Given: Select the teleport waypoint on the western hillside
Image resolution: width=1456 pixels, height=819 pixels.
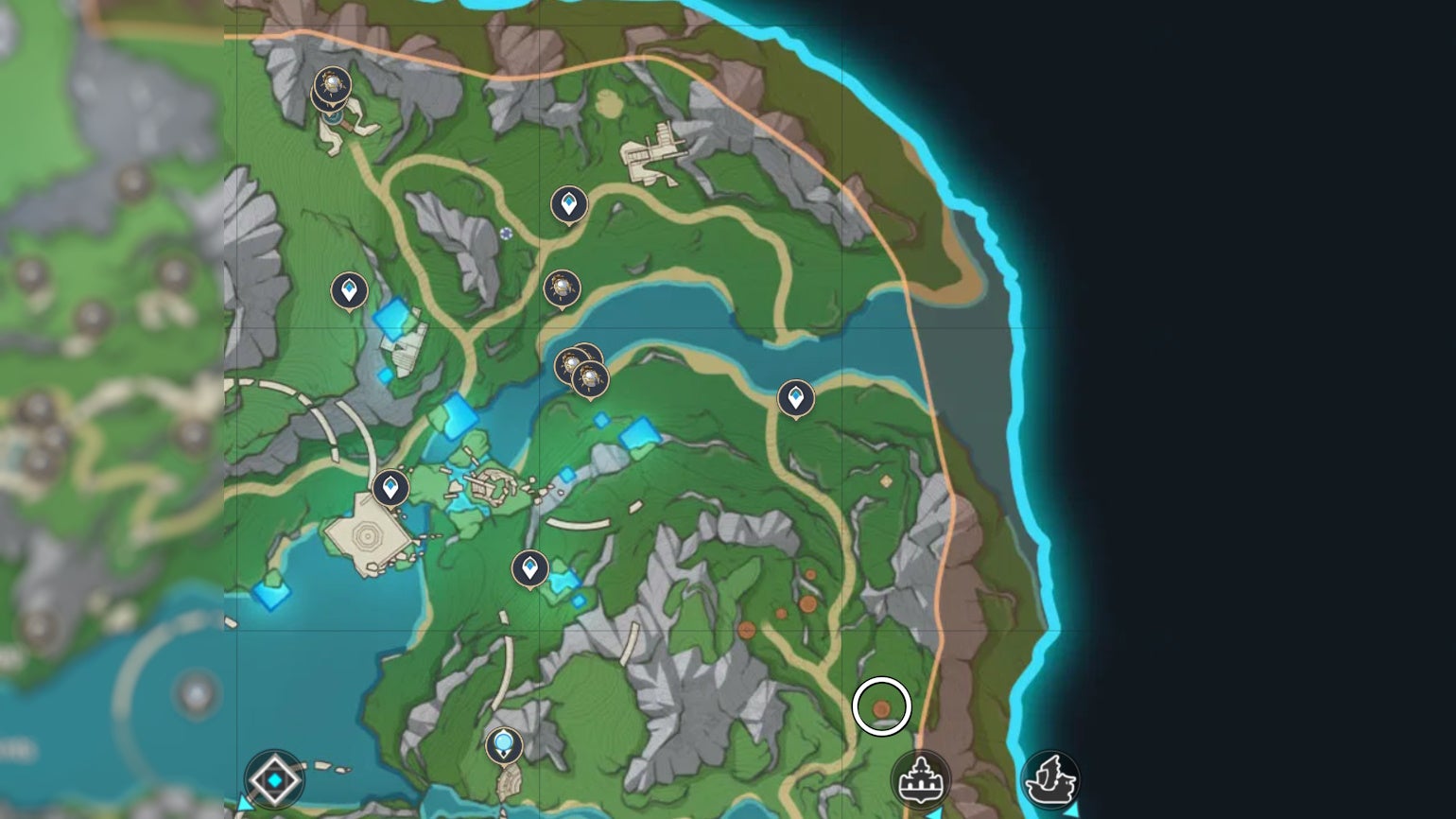Looking at the screenshot, I should pos(350,288).
